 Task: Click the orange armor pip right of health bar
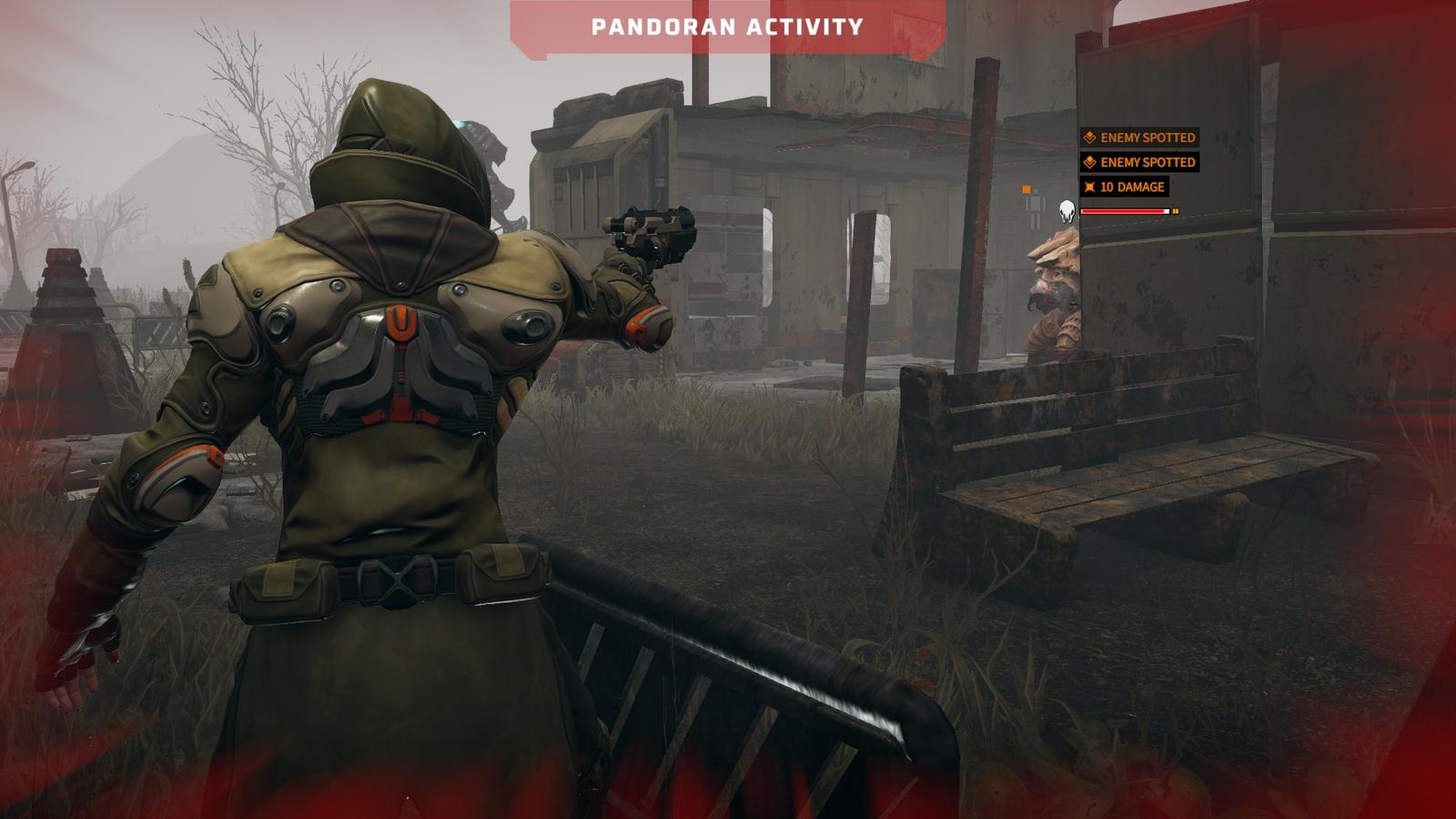pos(1175,211)
